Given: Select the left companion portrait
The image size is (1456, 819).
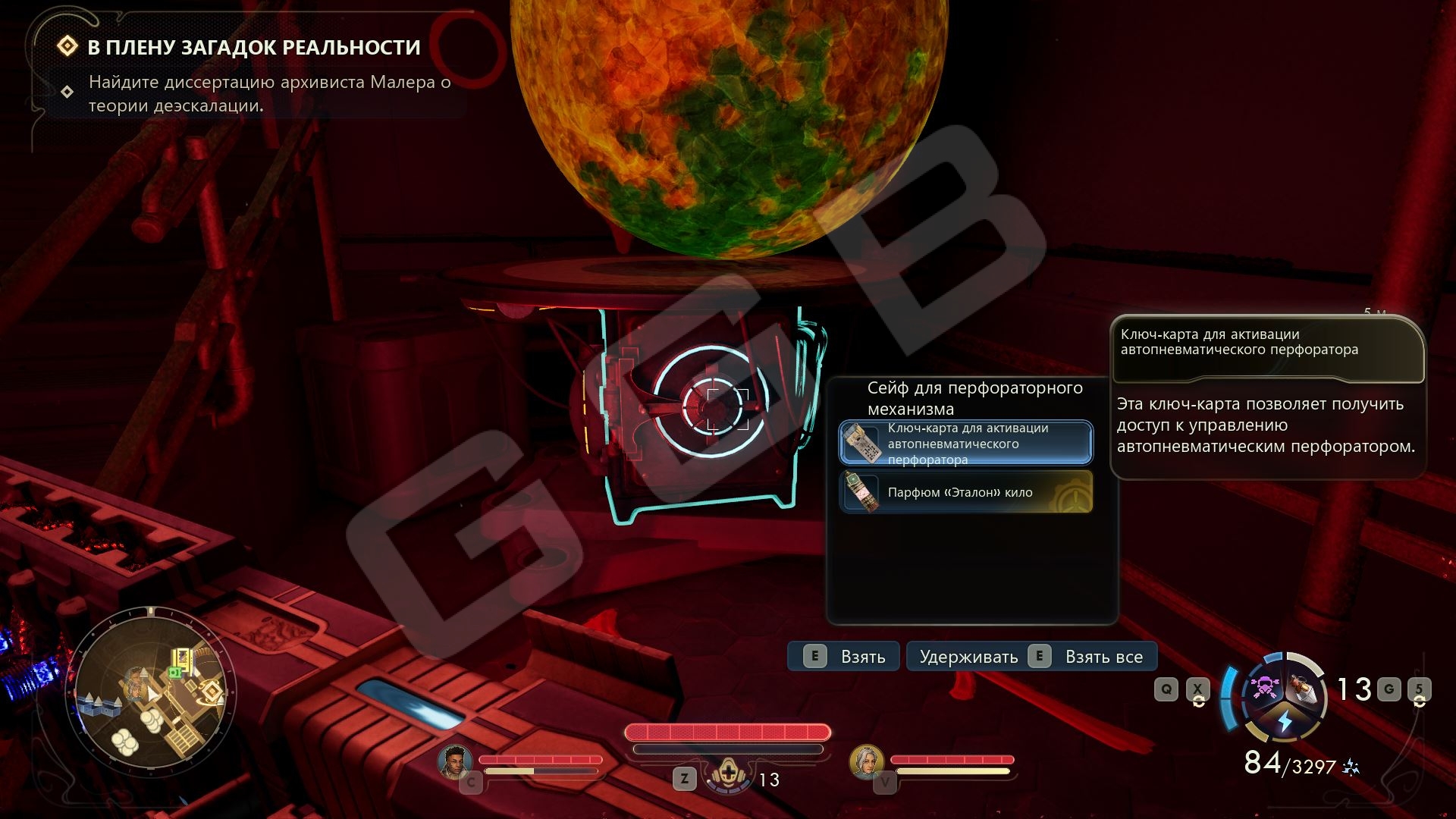Looking at the screenshot, I should pos(455,761).
